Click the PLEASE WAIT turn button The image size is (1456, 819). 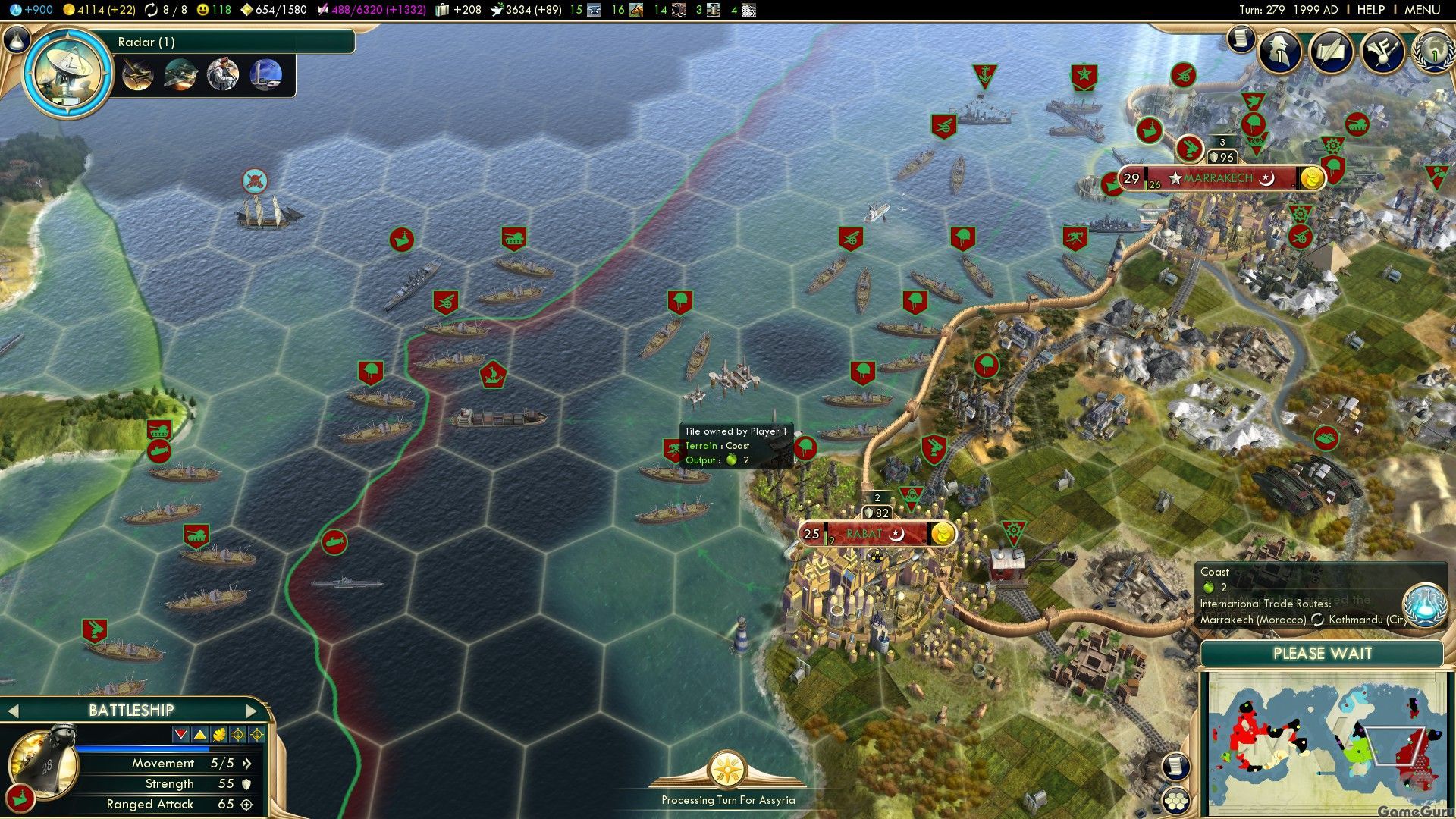1322,654
